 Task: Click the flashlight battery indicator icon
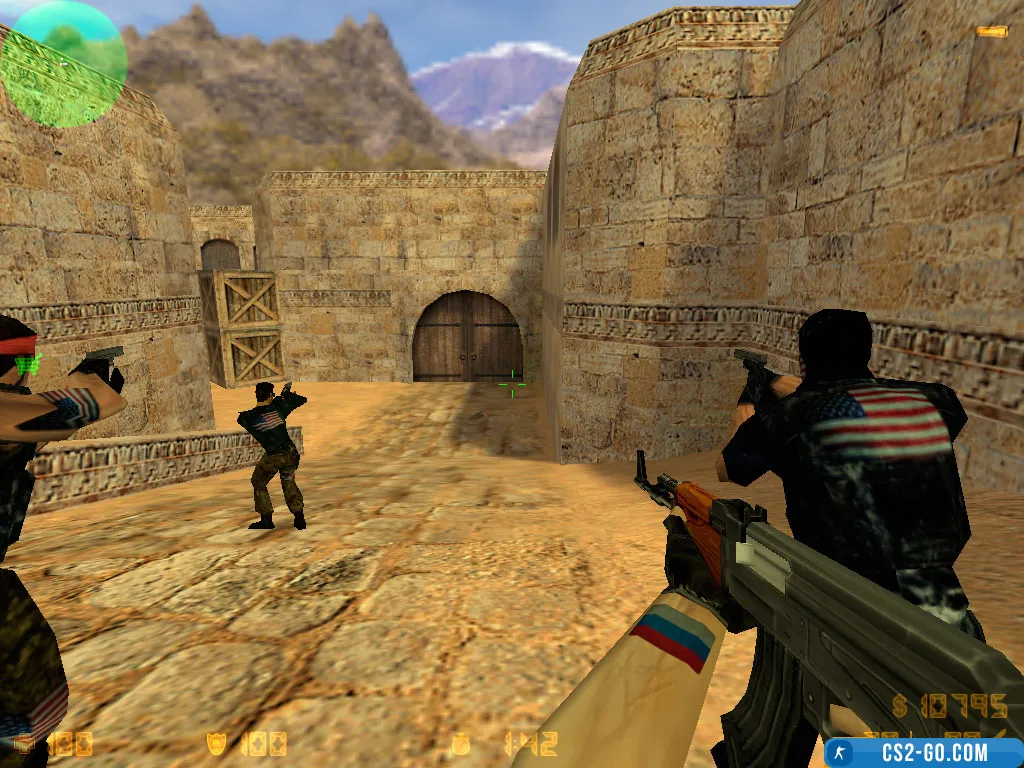point(991,32)
